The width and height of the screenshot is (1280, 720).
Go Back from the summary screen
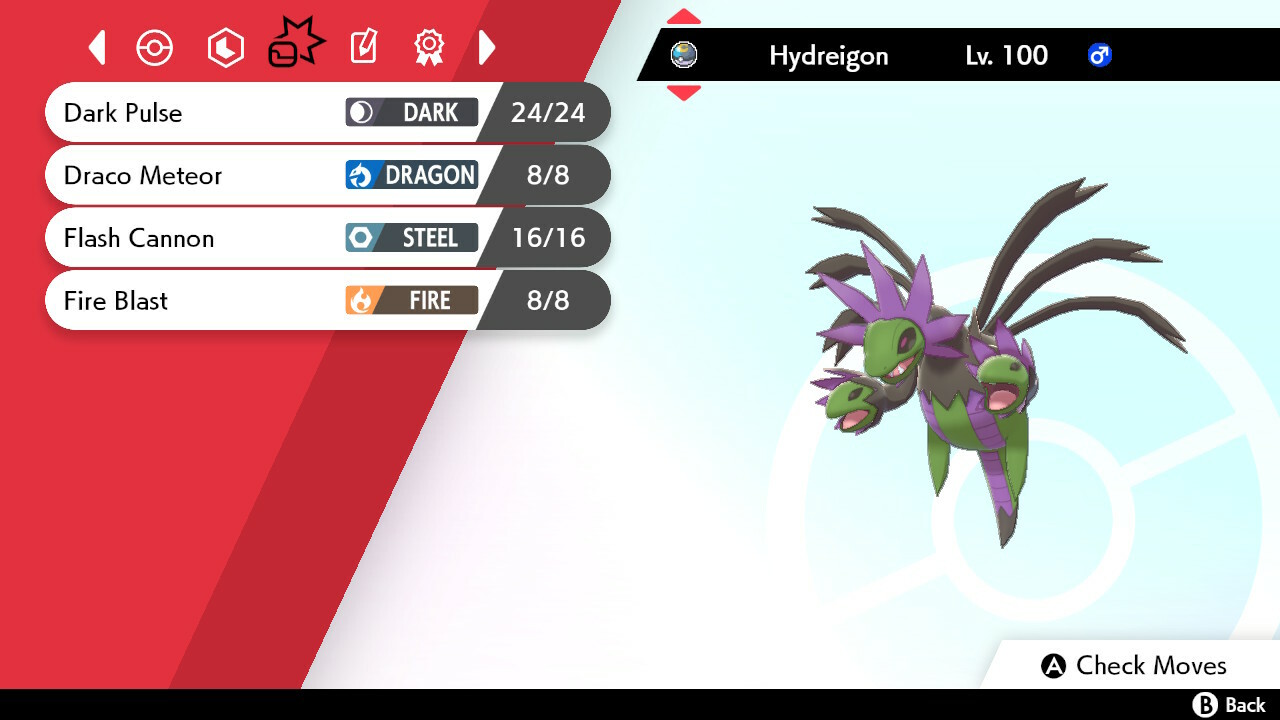(x=1229, y=705)
